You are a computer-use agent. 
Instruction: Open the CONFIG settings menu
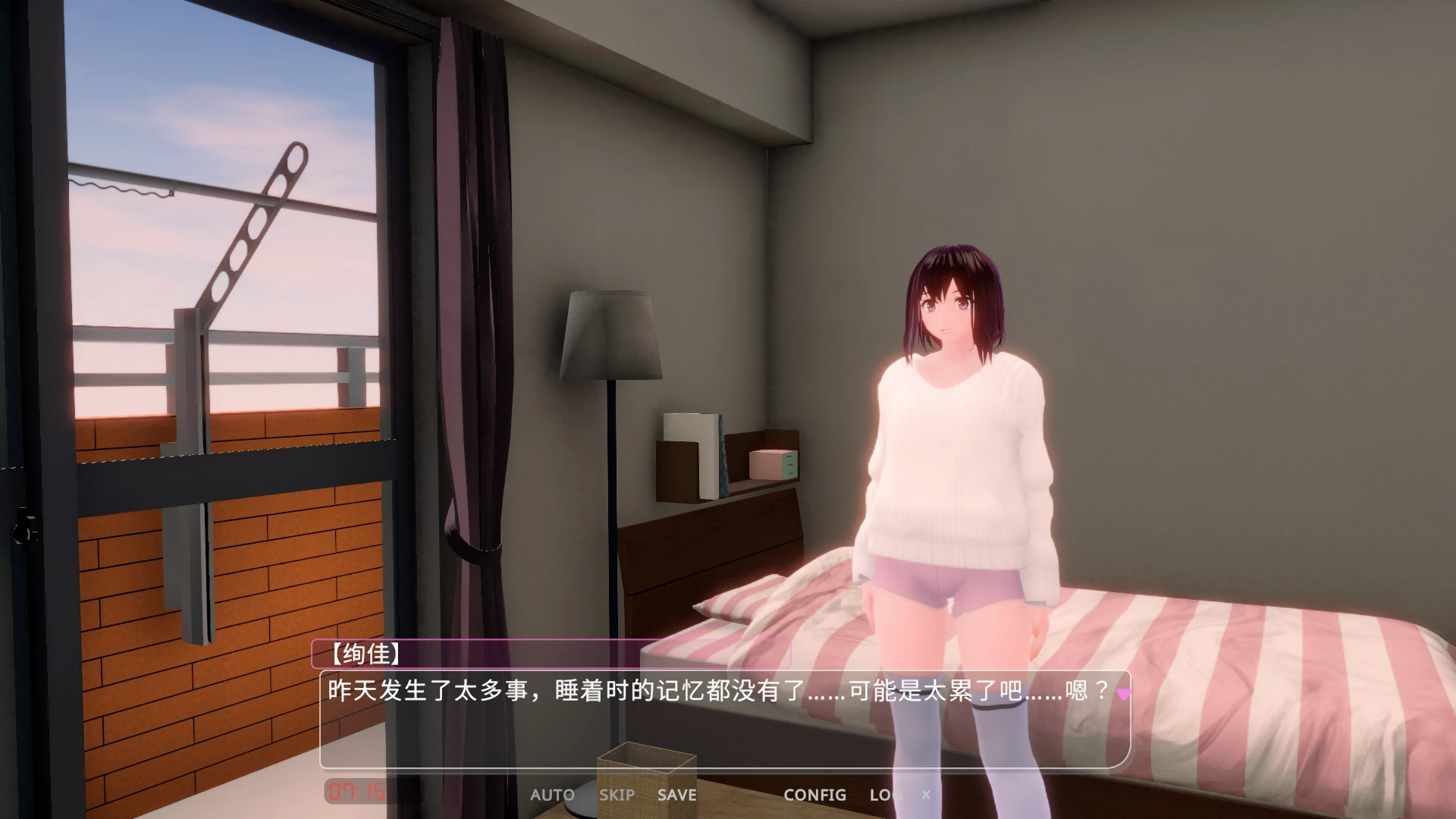(x=815, y=795)
